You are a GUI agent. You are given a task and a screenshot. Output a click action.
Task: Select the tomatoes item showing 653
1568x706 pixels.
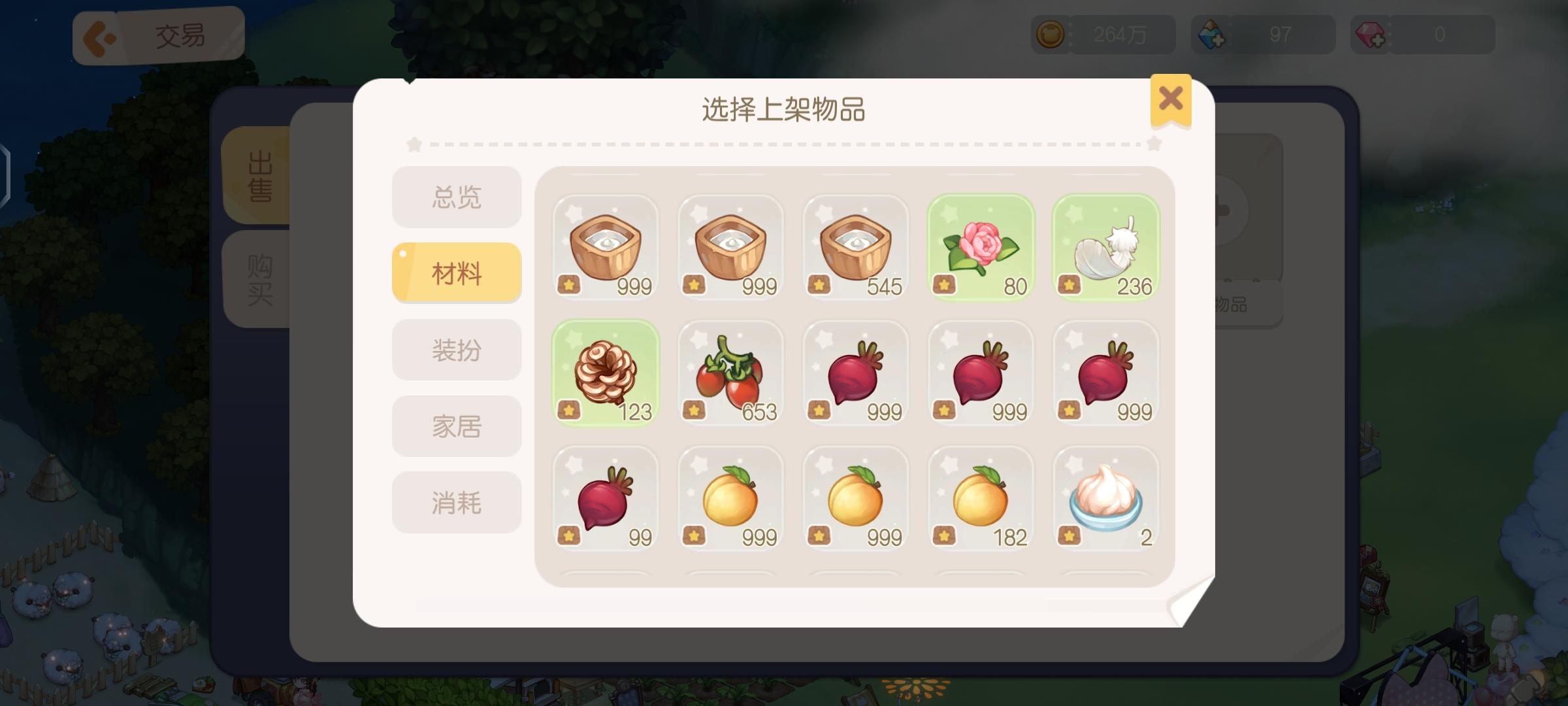[730, 374]
